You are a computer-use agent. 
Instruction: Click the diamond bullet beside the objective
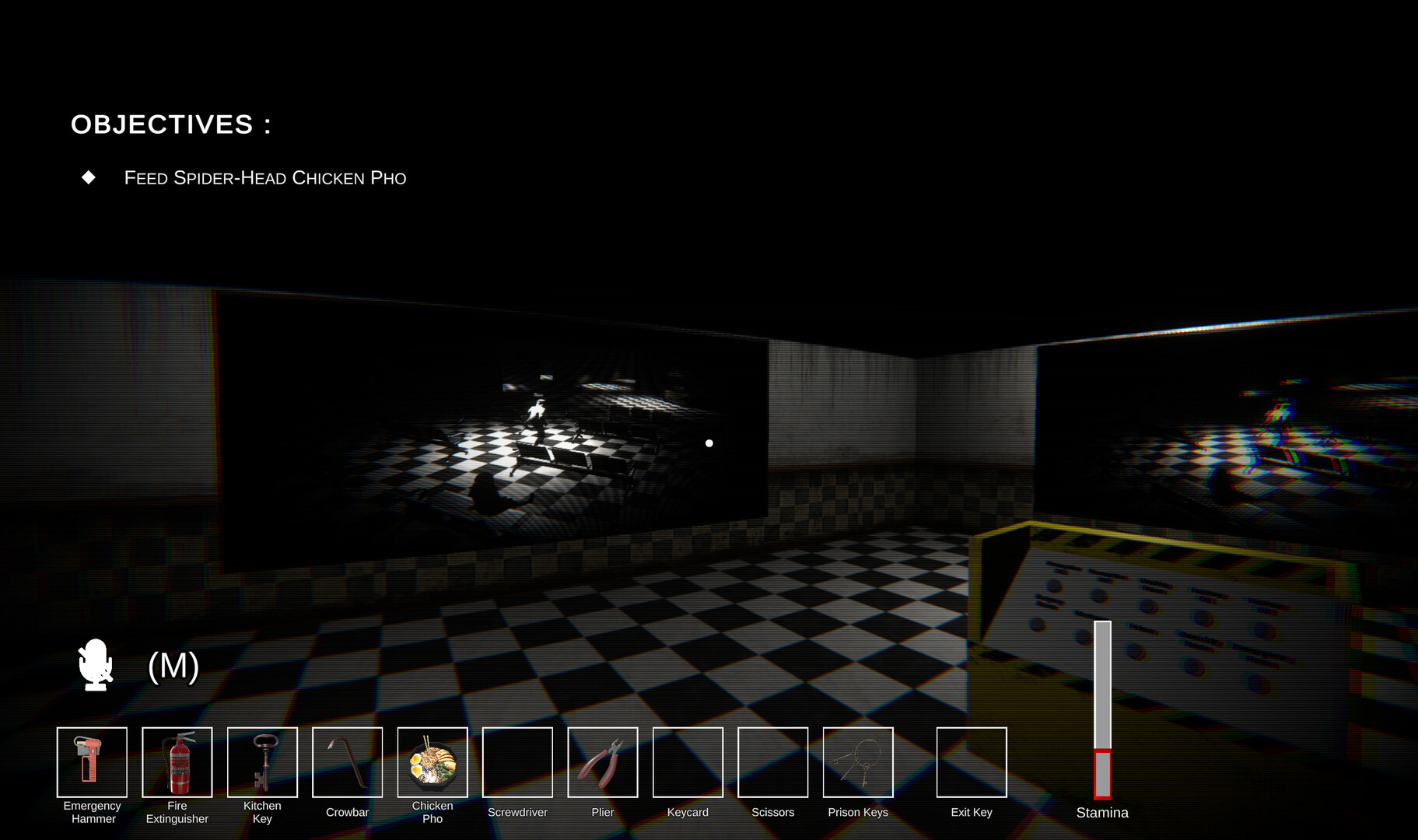[88, 177]
